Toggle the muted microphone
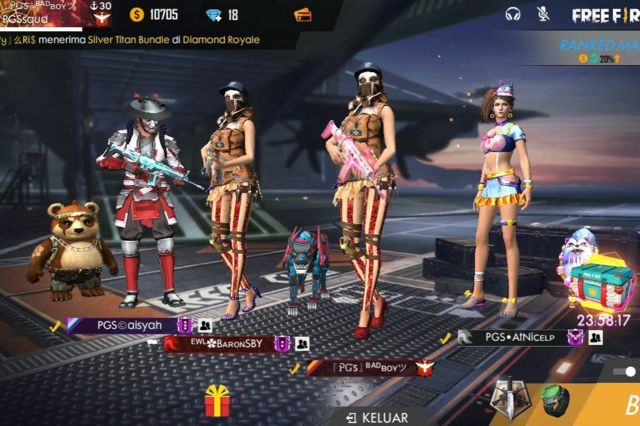640x426 pixels. [543, 14]
